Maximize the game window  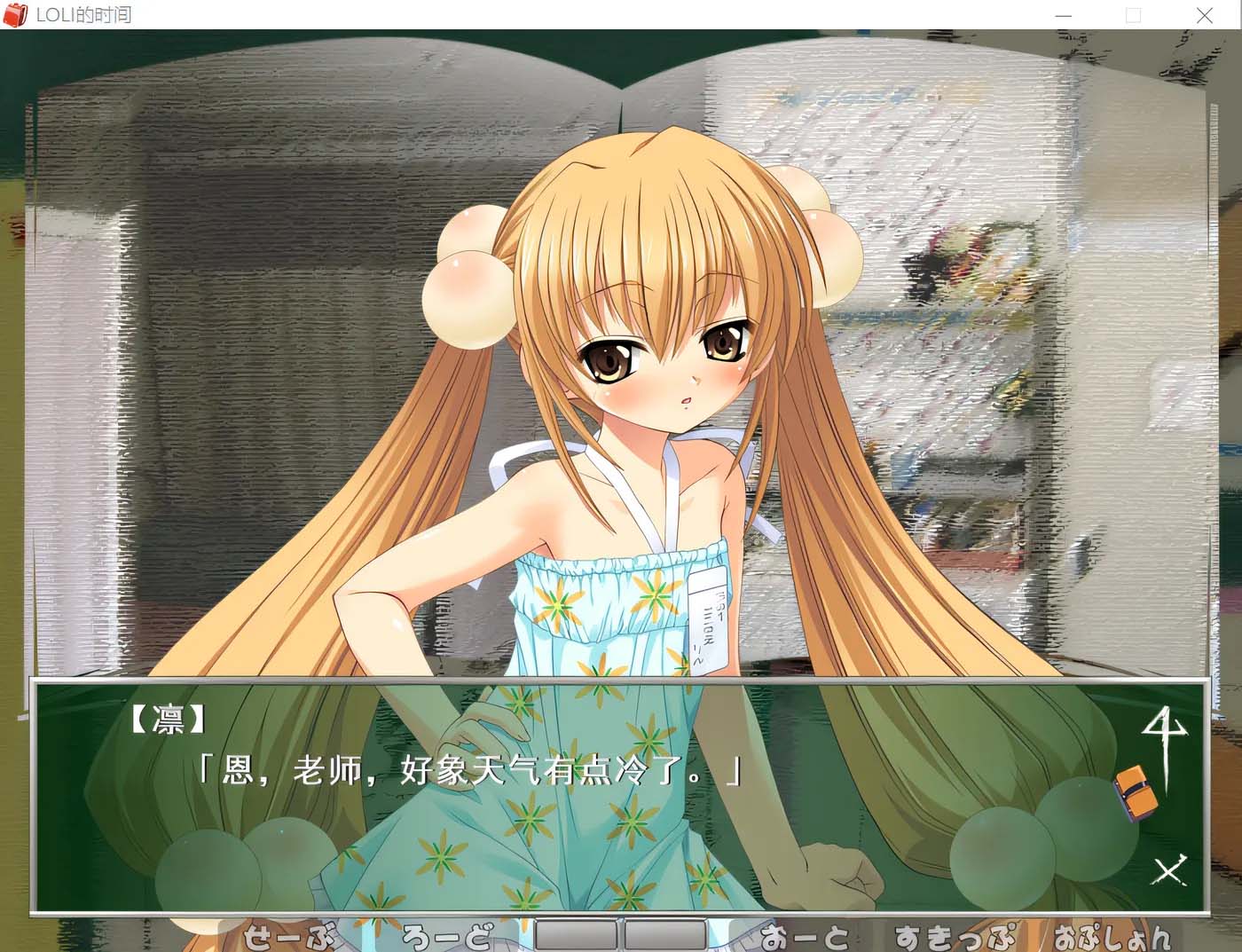tap(1133, 15)
